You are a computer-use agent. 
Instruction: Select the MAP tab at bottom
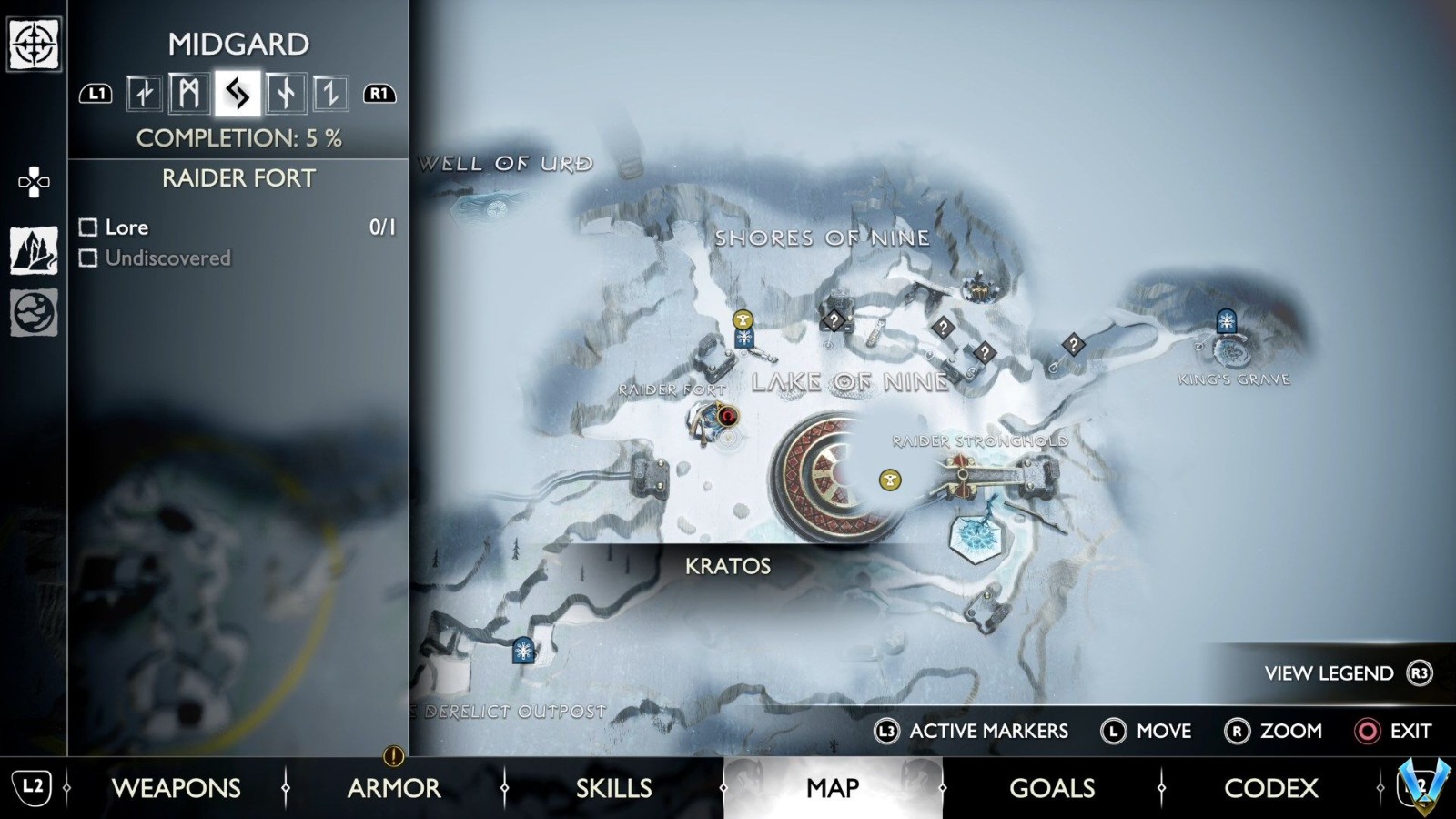(830, 788)
